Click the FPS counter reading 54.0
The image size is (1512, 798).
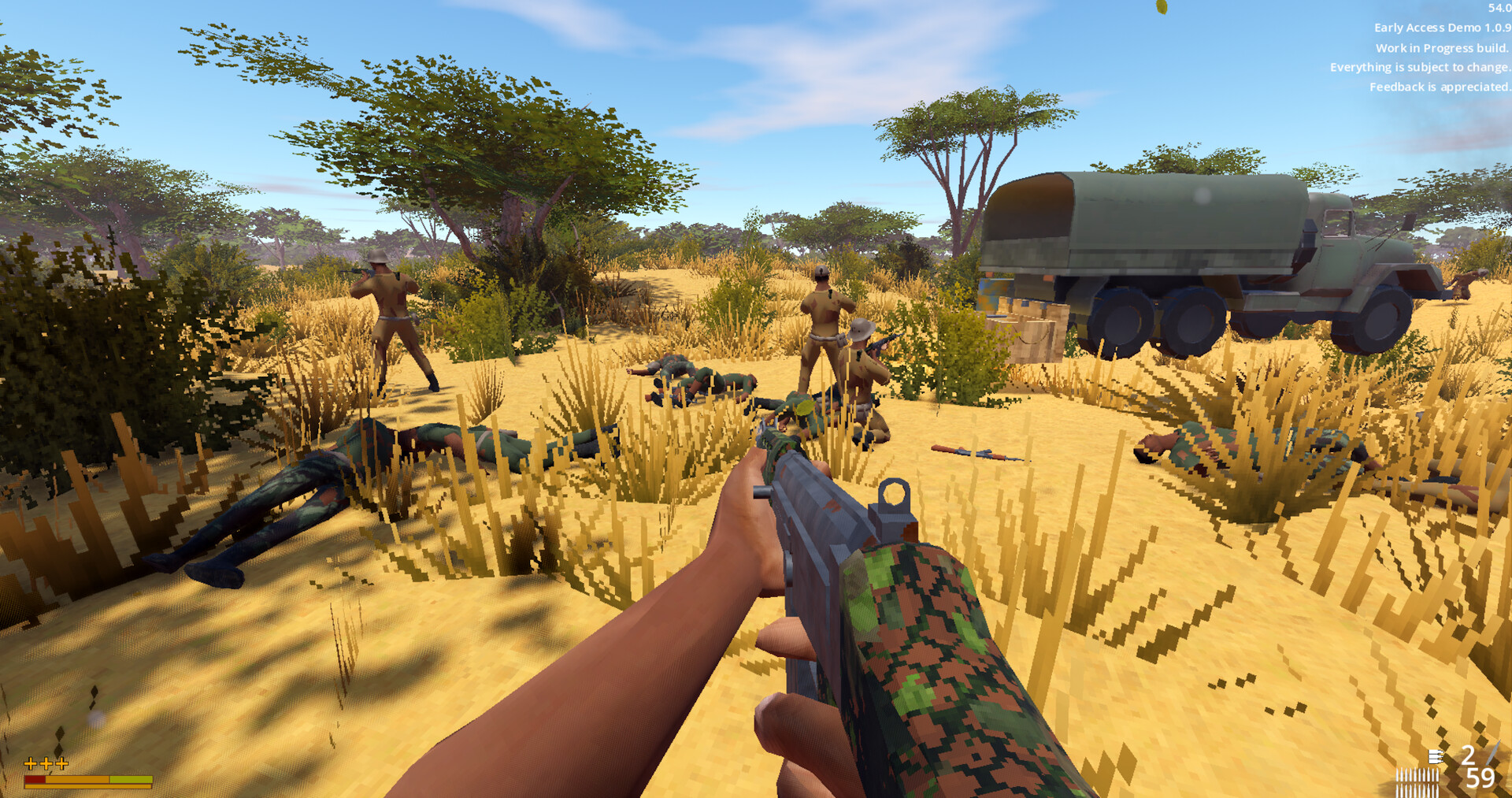click(1499, 9)
